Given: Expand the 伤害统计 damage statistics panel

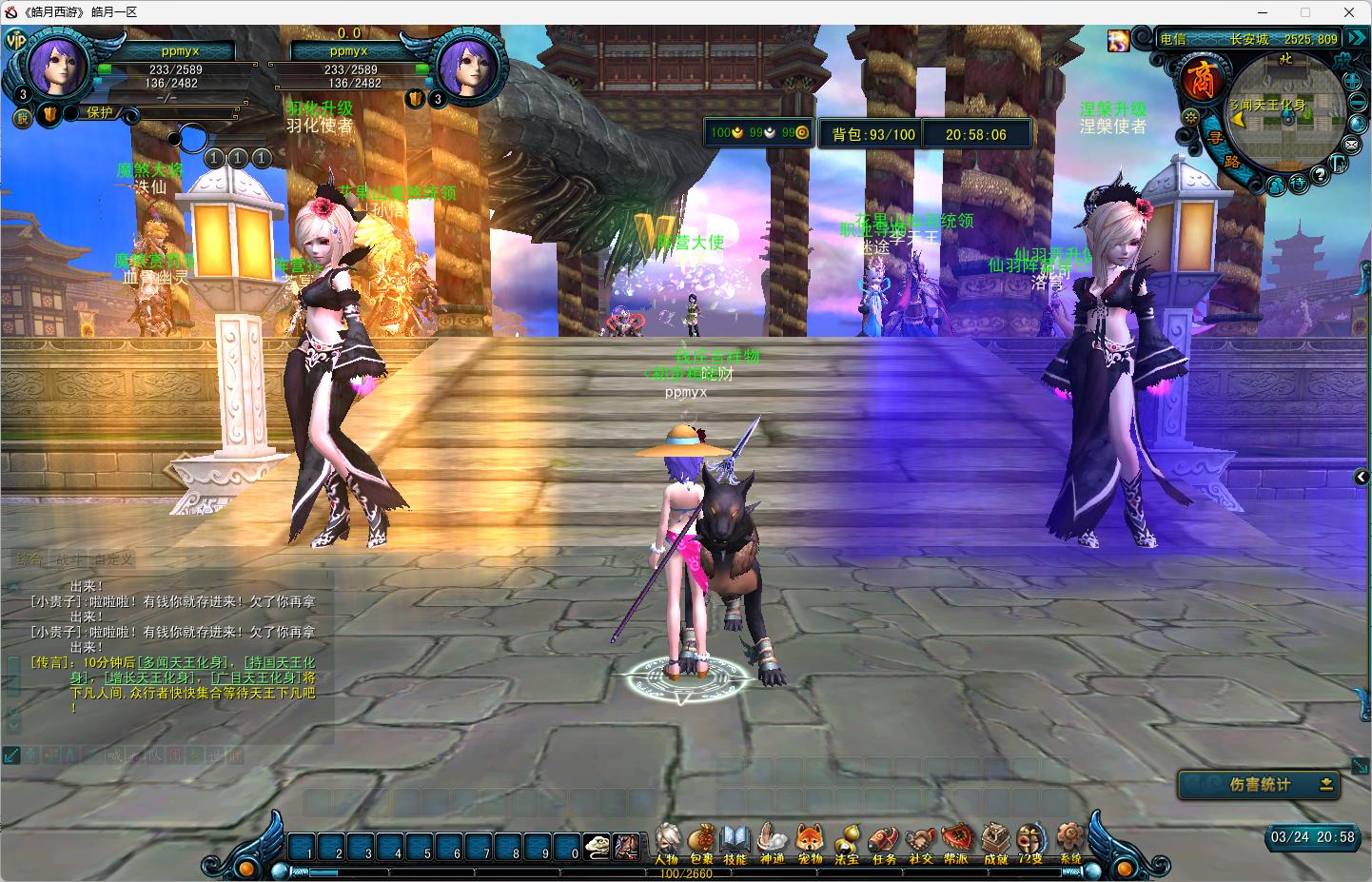Looking at the screenshot, I should pos(1326,784).
